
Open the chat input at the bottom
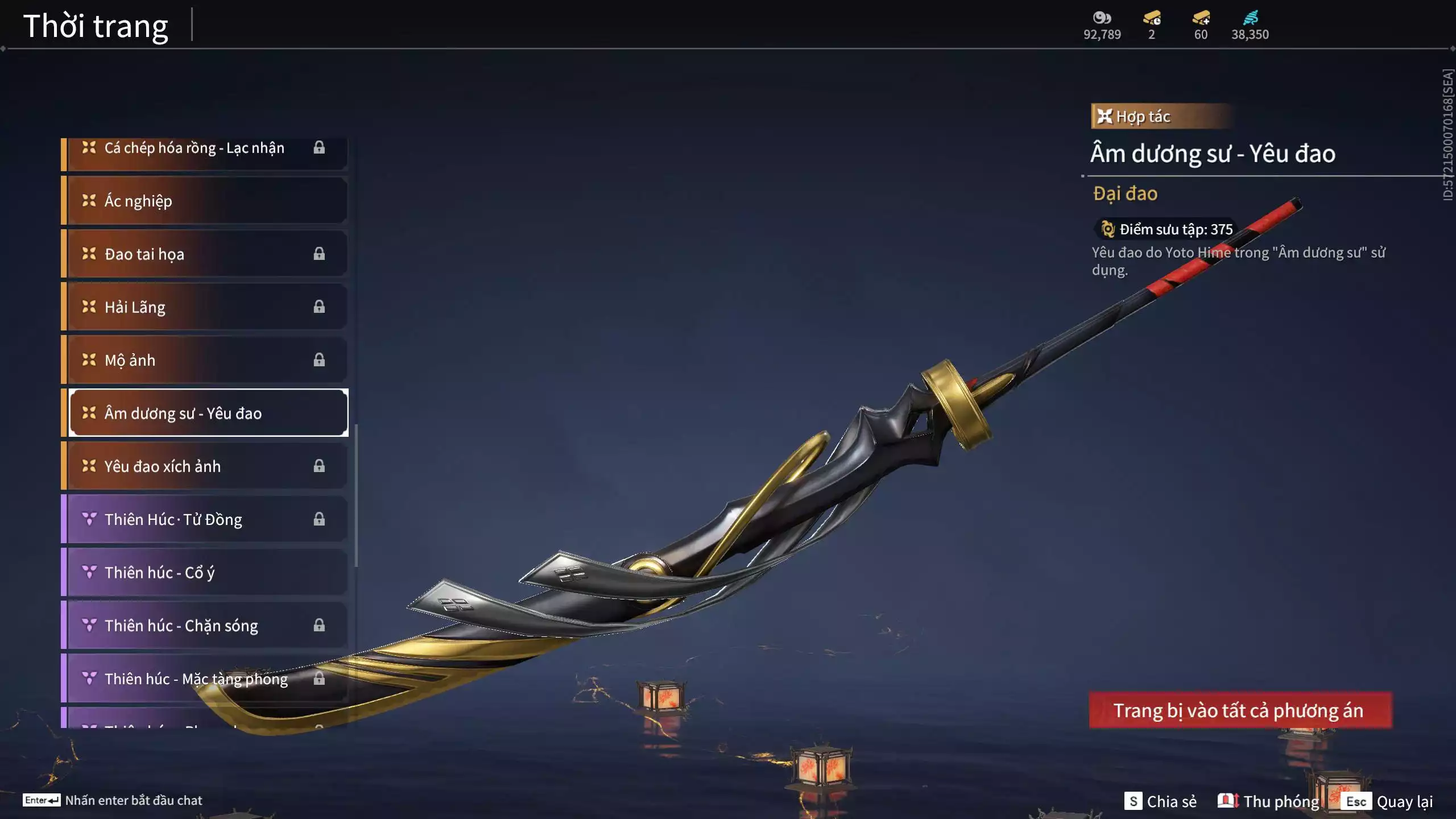pos(114,800)
